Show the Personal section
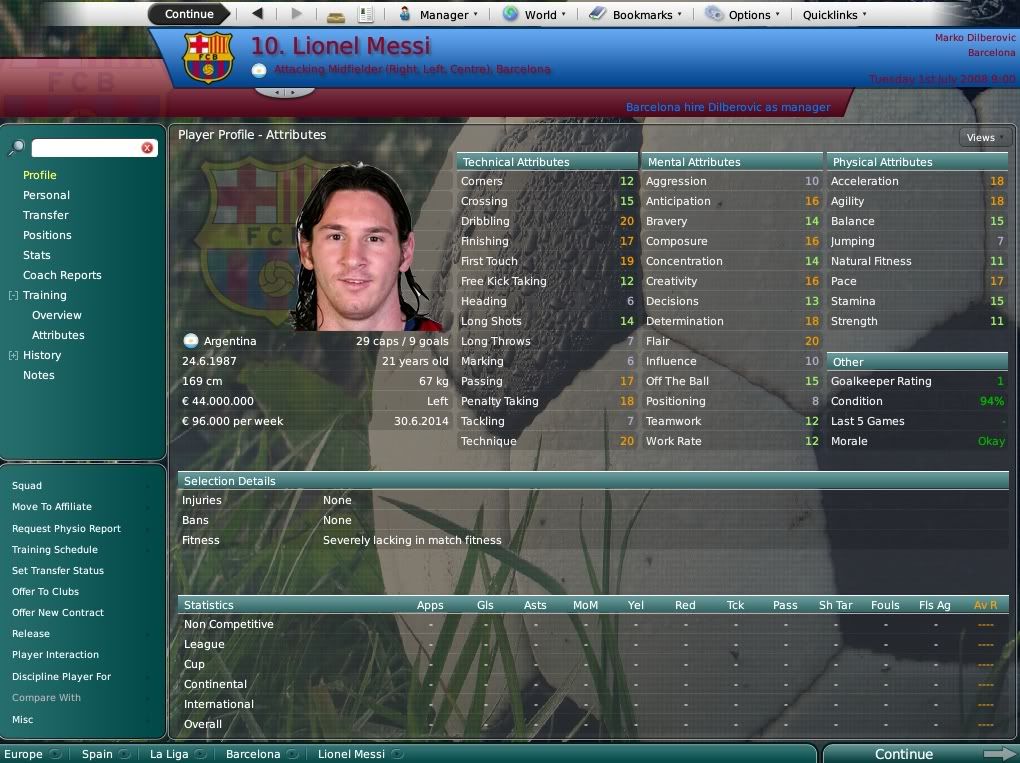Viewport: 1020px width, 763px height. coord(46,195)
